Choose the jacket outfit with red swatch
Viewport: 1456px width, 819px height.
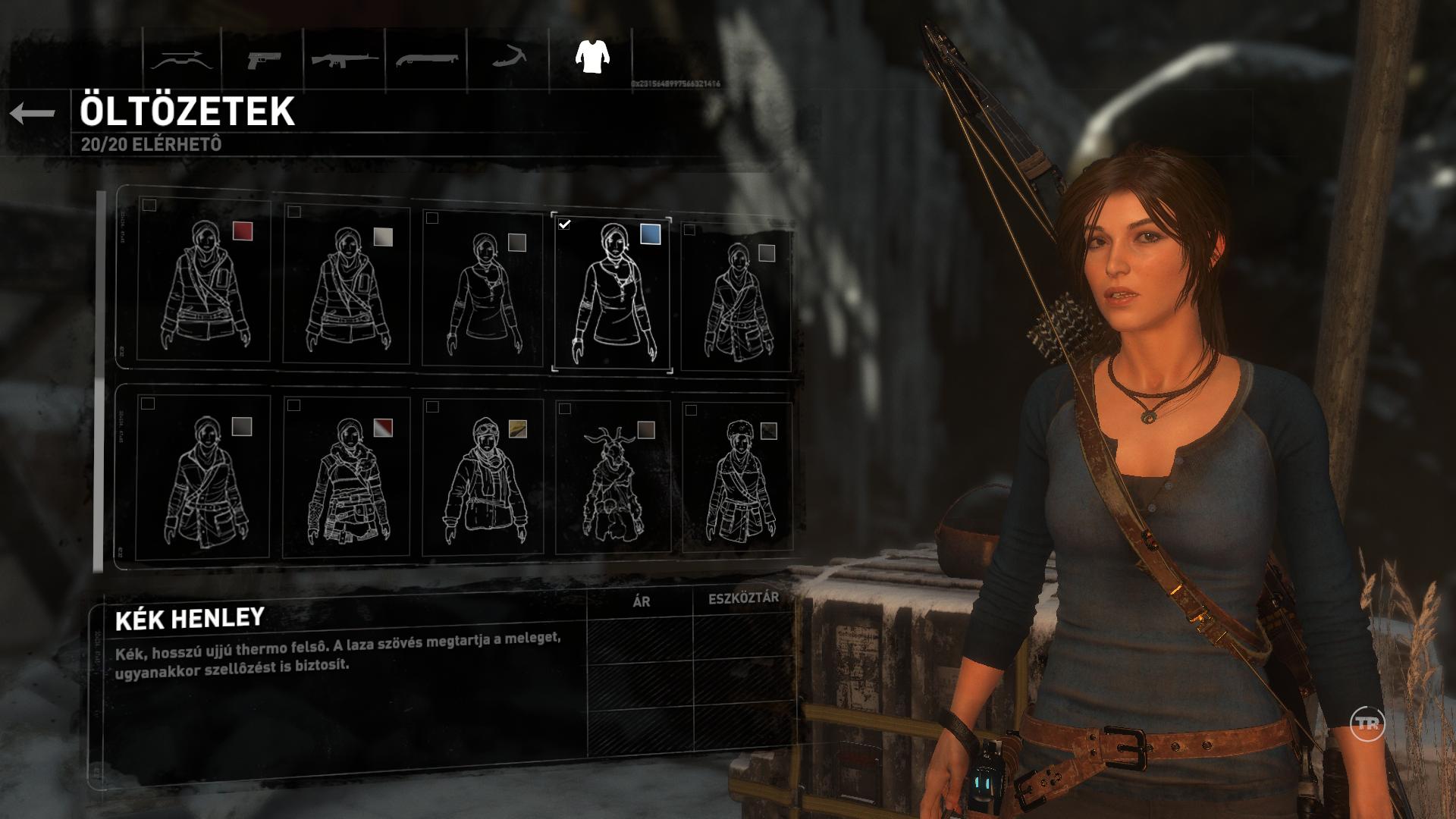[x=205, y=281]
